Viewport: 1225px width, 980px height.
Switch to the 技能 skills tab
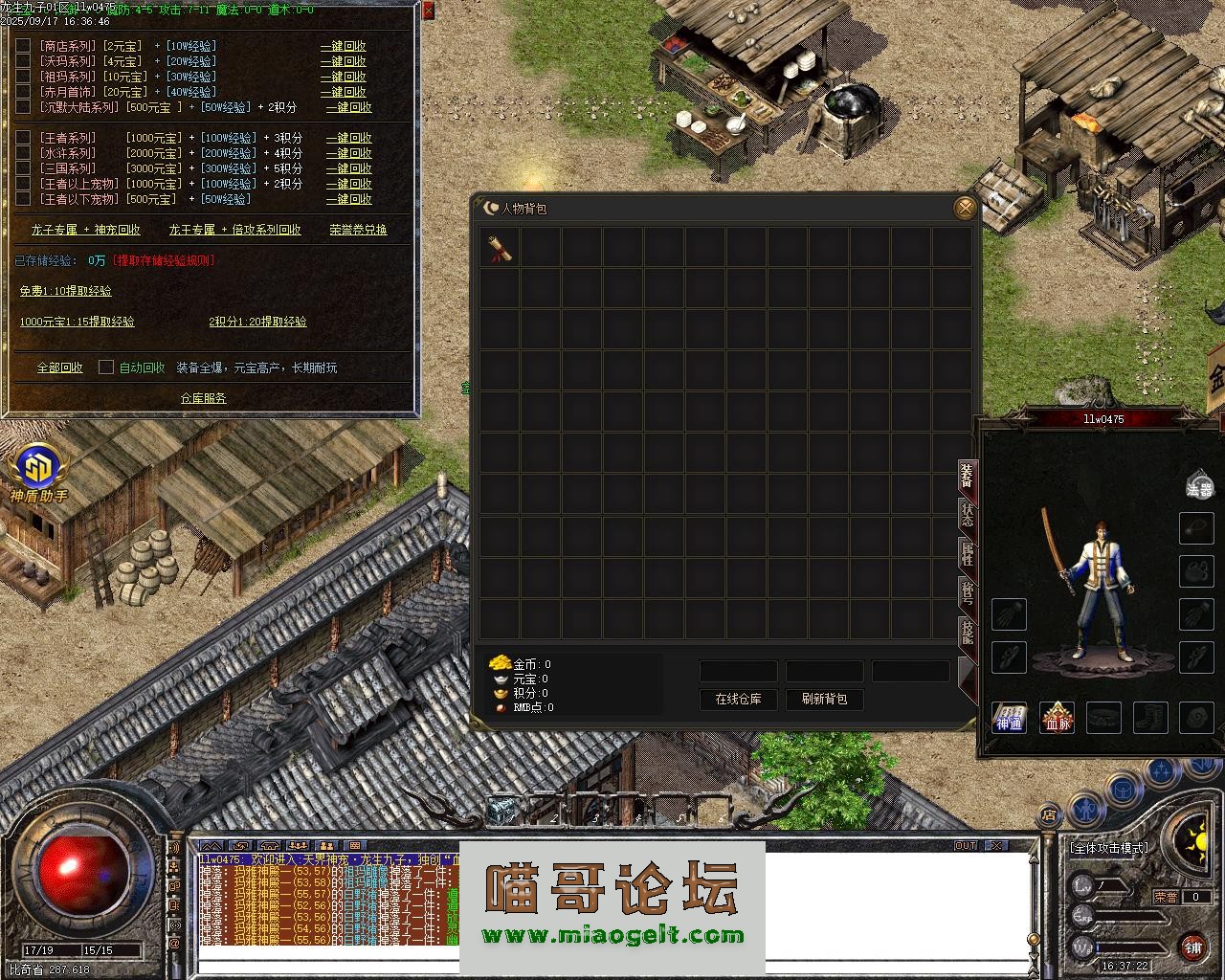point(968,632)
